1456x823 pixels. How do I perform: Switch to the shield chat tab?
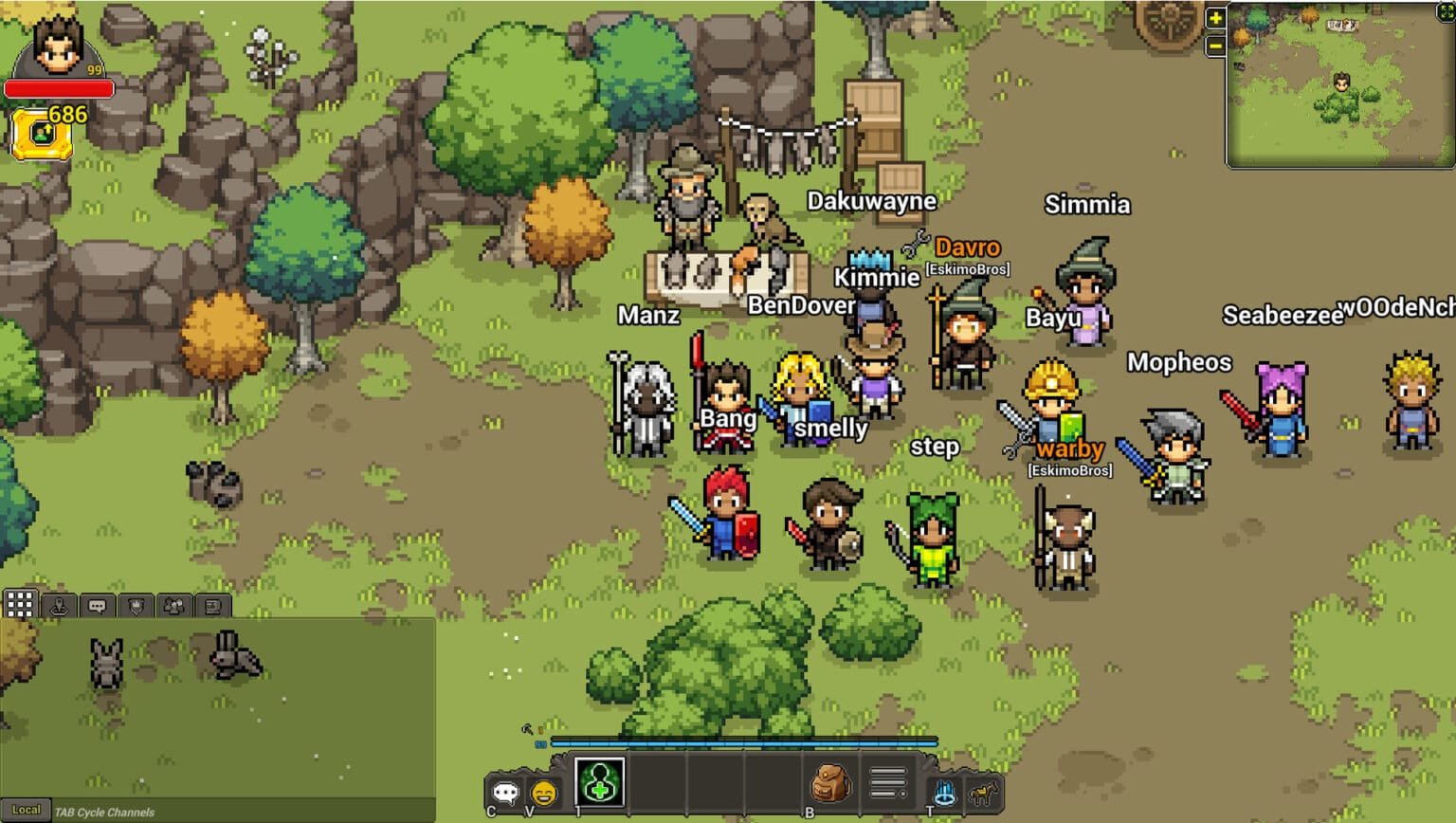tap(136, 605)
